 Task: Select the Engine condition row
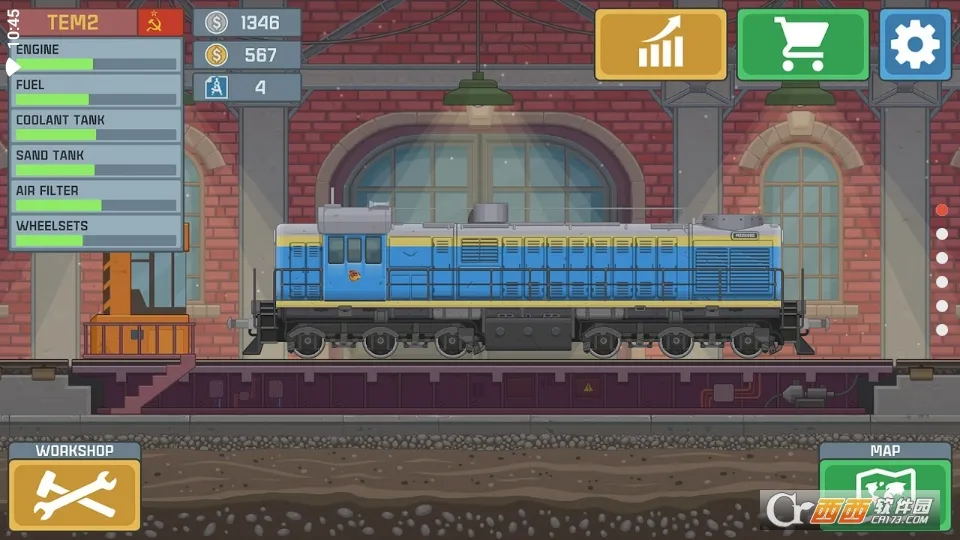(96, 56)
